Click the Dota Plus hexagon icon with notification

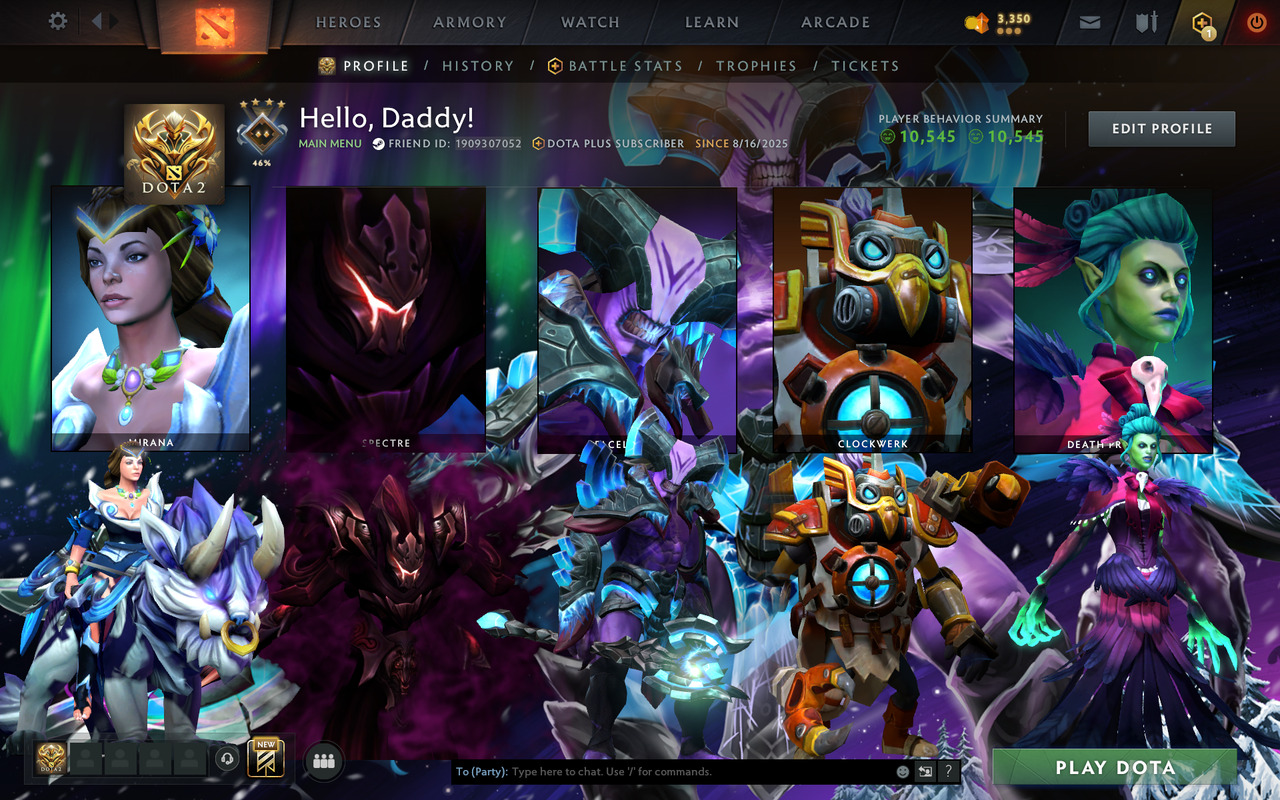point(1201,21)
